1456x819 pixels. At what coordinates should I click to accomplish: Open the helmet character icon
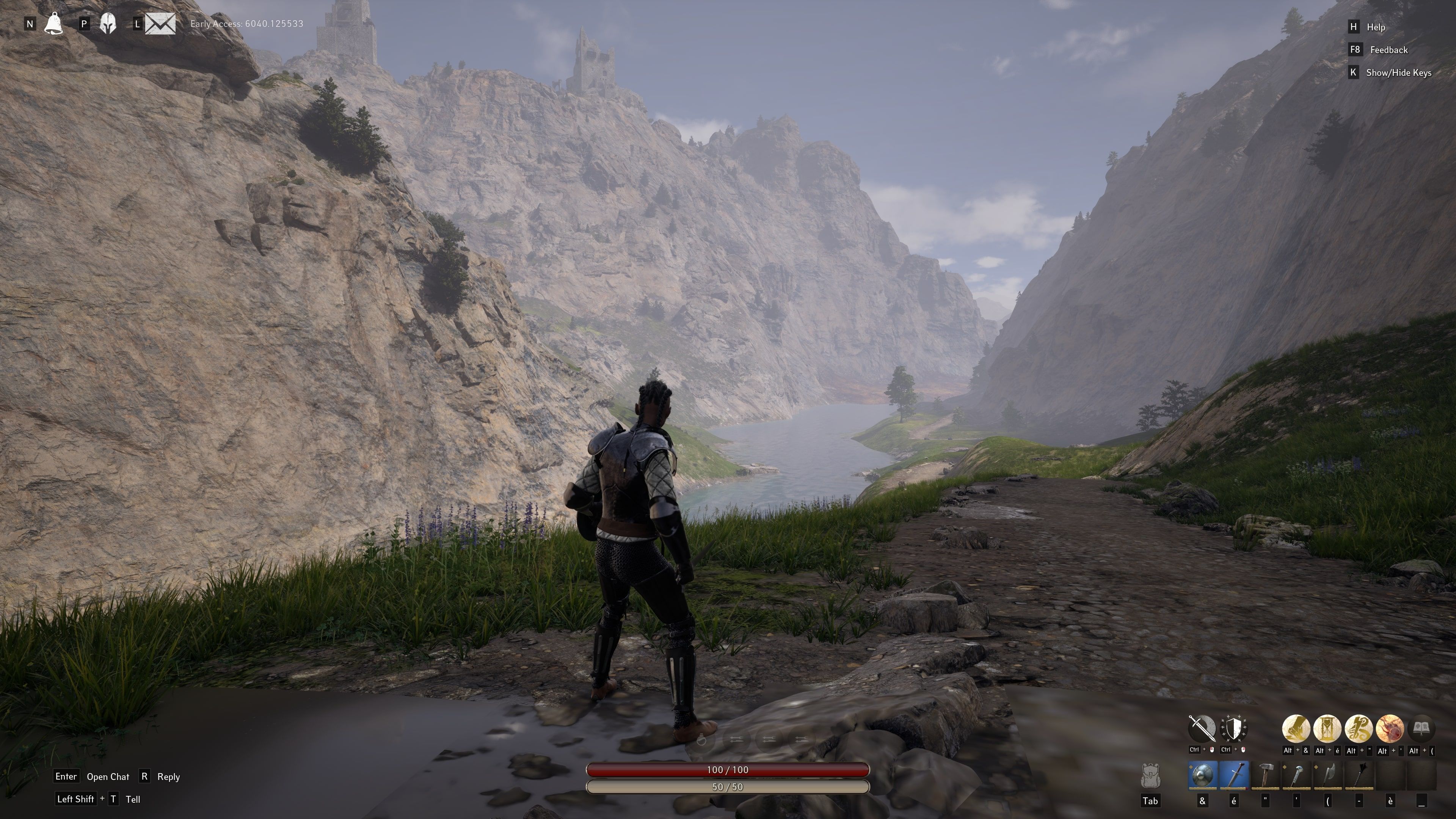click(x=108, y=24)
